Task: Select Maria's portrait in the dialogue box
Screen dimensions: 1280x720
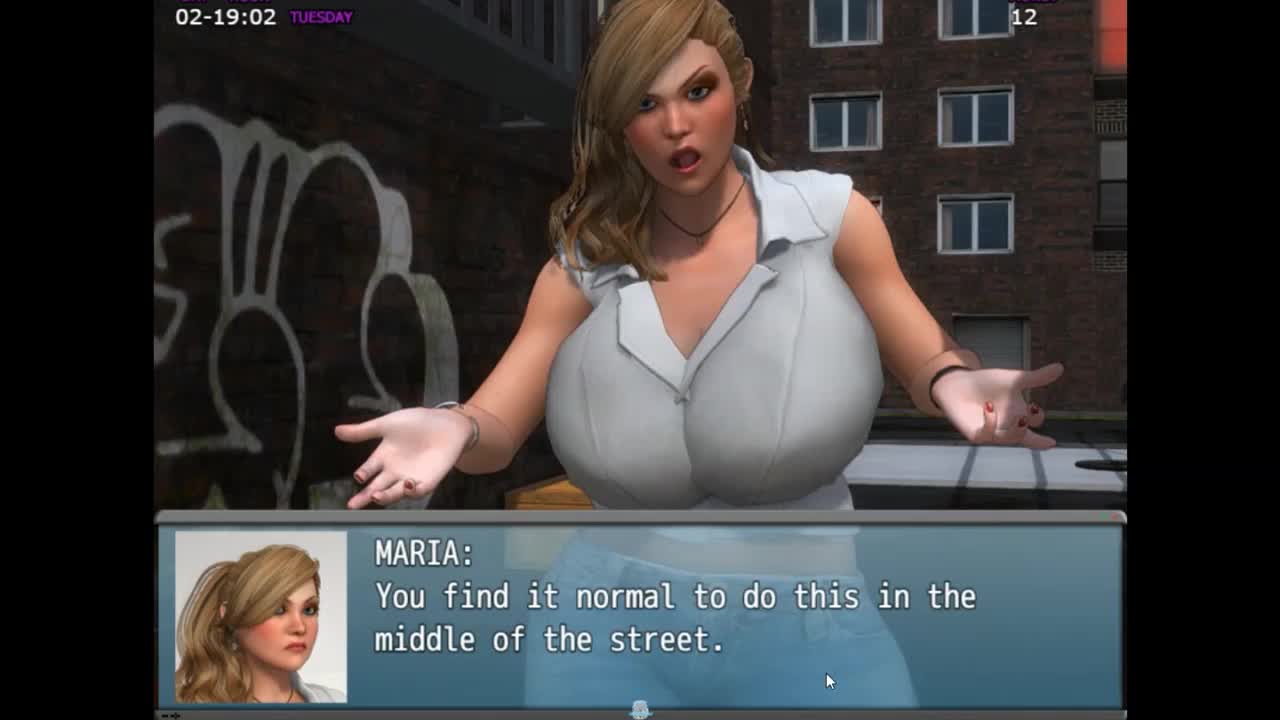Action: (261, 616)
